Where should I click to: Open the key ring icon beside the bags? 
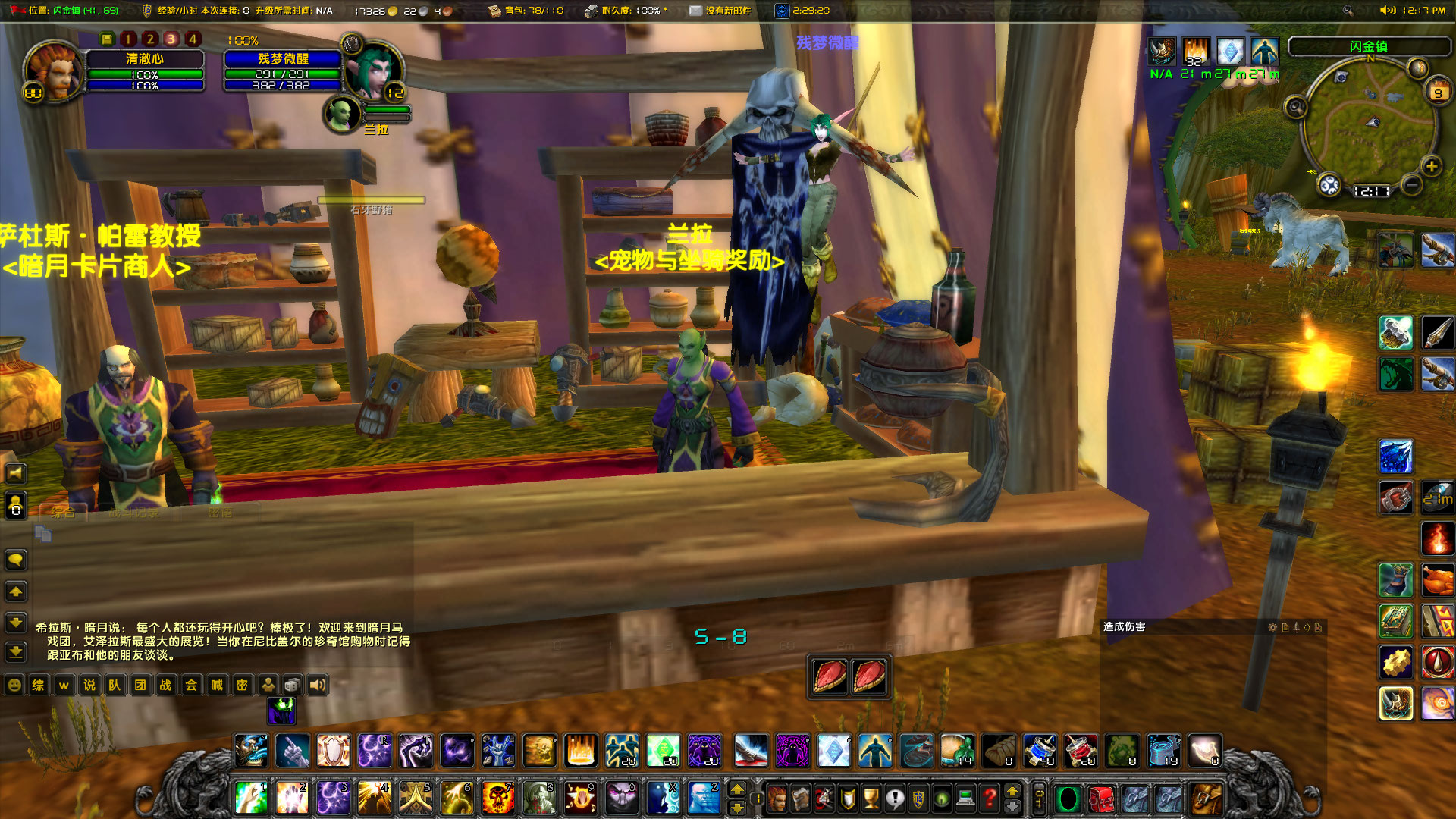click(1040, 798)
